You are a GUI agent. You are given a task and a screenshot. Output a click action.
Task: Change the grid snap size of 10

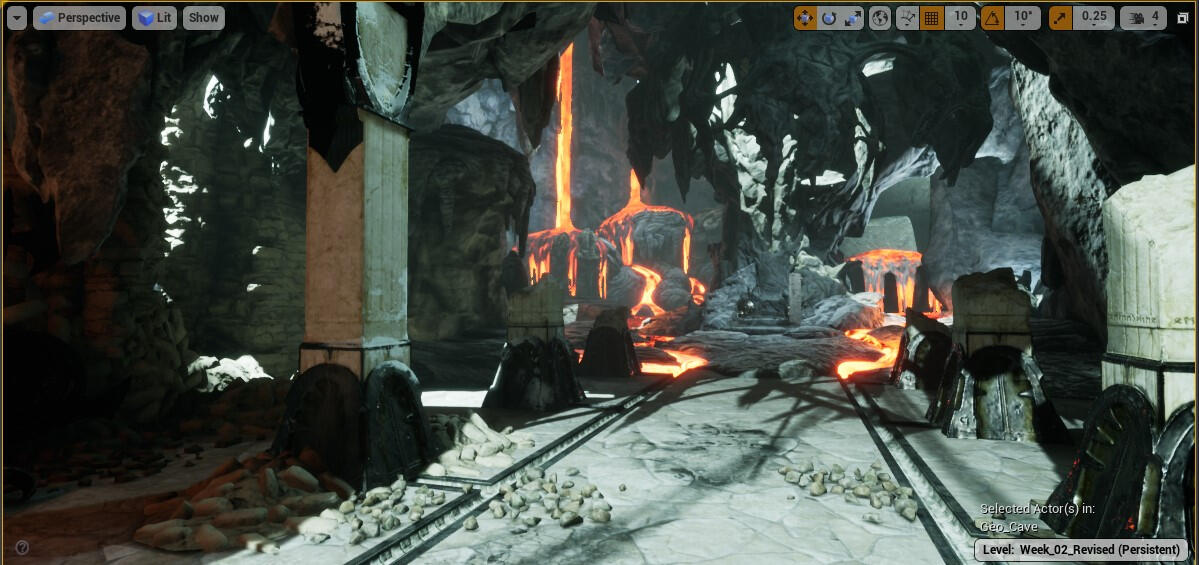pos(960,17)
